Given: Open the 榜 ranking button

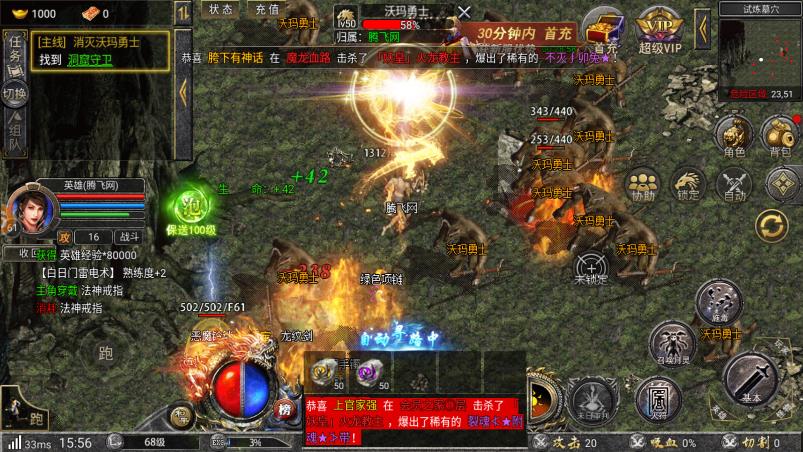Looking at the screenshot, I should (x=285, y=408).
